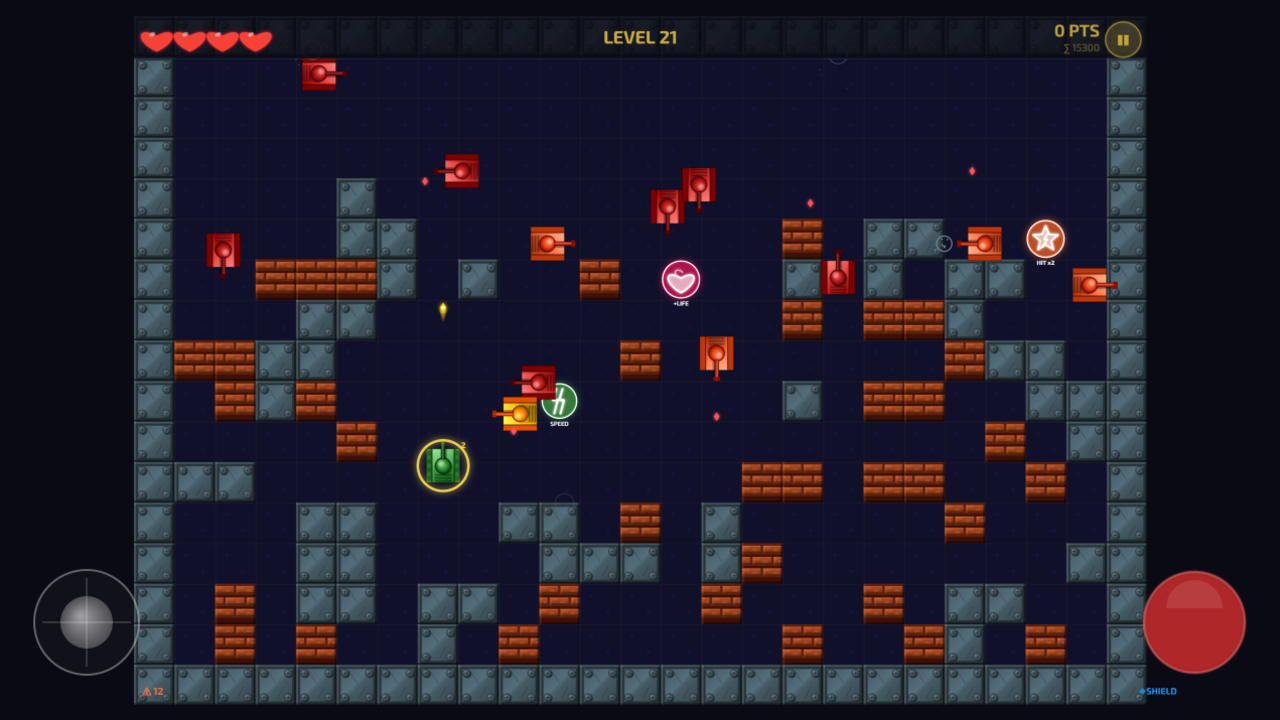The image size is (1280, 720).
Task: Click the SHIELD label at bottom right
Action: coord(1157,690)
